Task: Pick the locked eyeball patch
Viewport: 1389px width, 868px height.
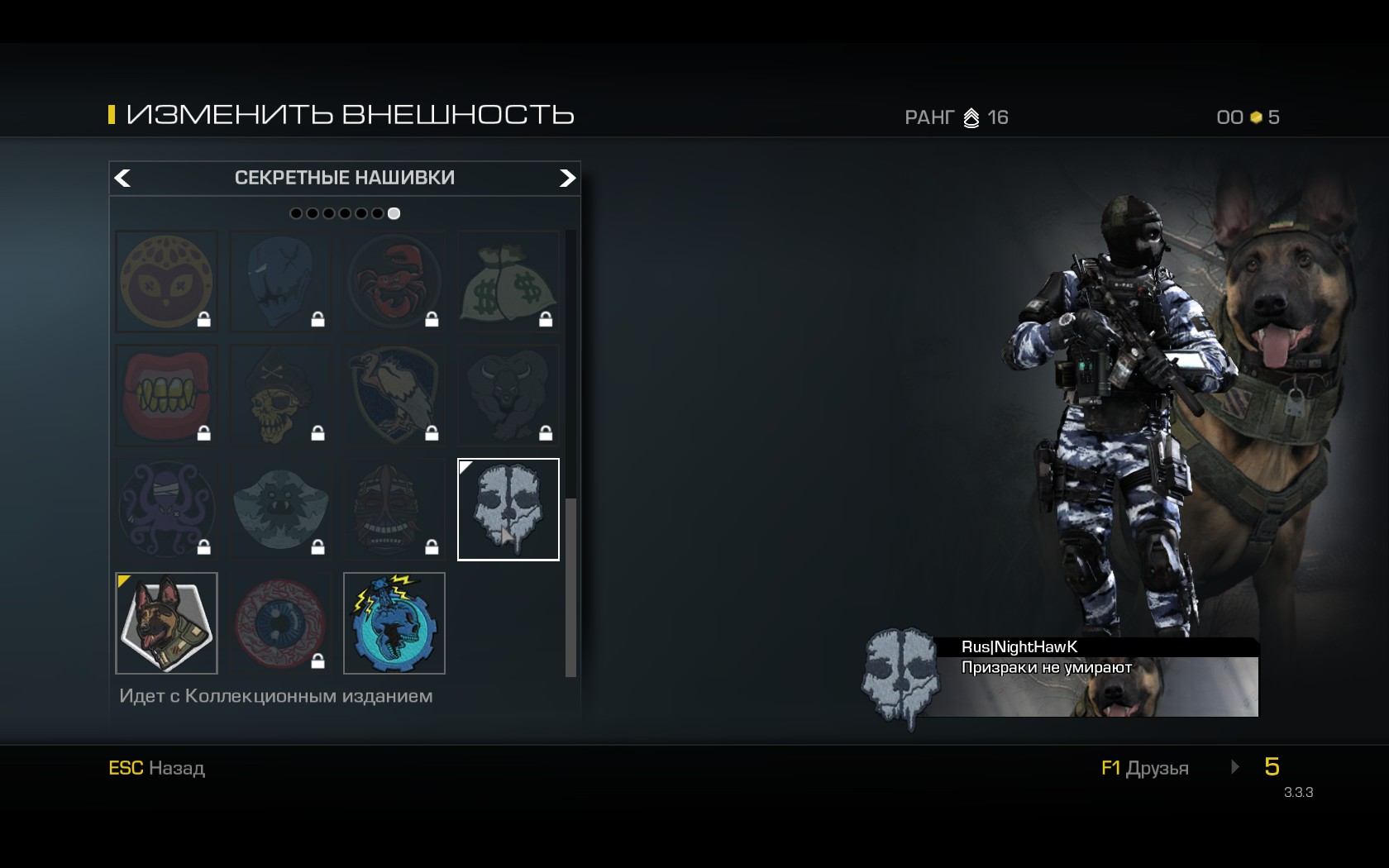Action: 280,623
